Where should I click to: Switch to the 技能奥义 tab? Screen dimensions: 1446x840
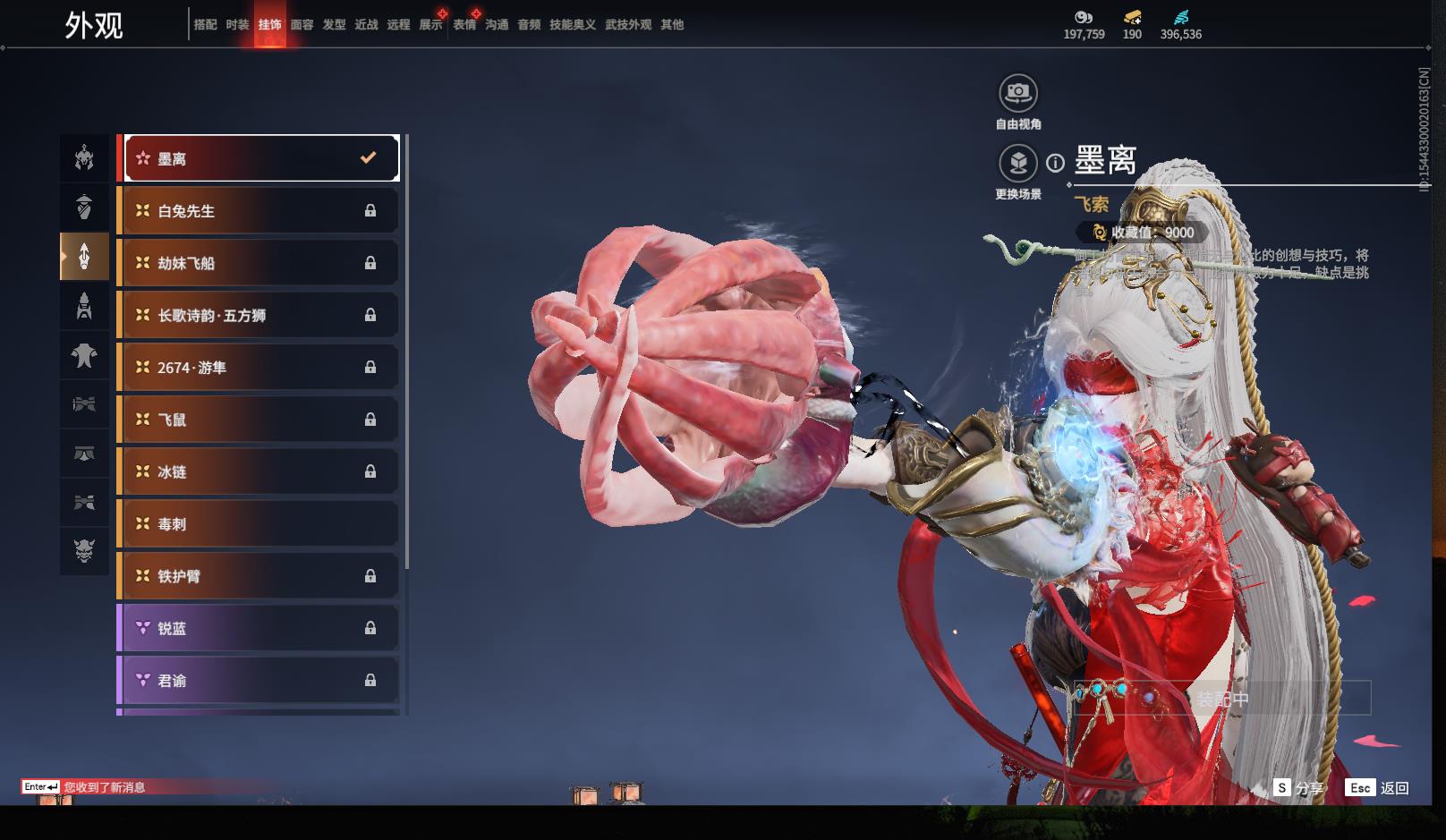pos(572,25)
